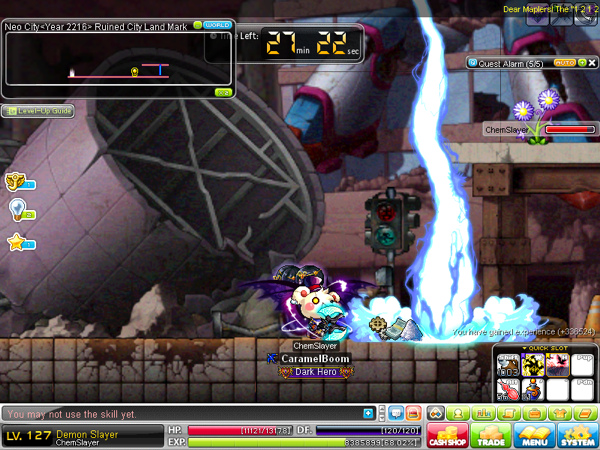Open the Cash Shop
The height and width of the screenshot is (450, 600).
(447, 435)
